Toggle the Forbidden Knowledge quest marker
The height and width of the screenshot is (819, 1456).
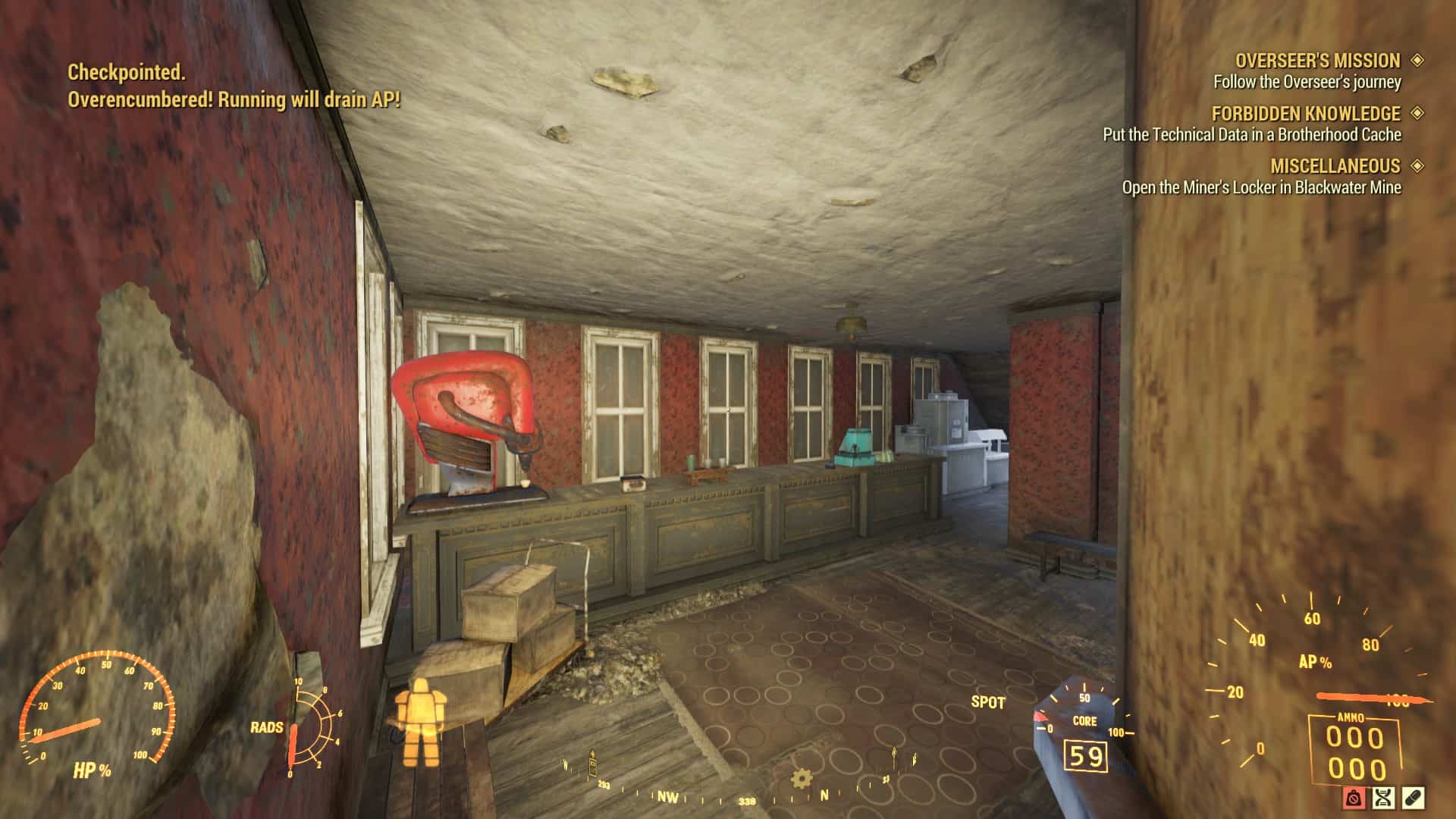1417,113
